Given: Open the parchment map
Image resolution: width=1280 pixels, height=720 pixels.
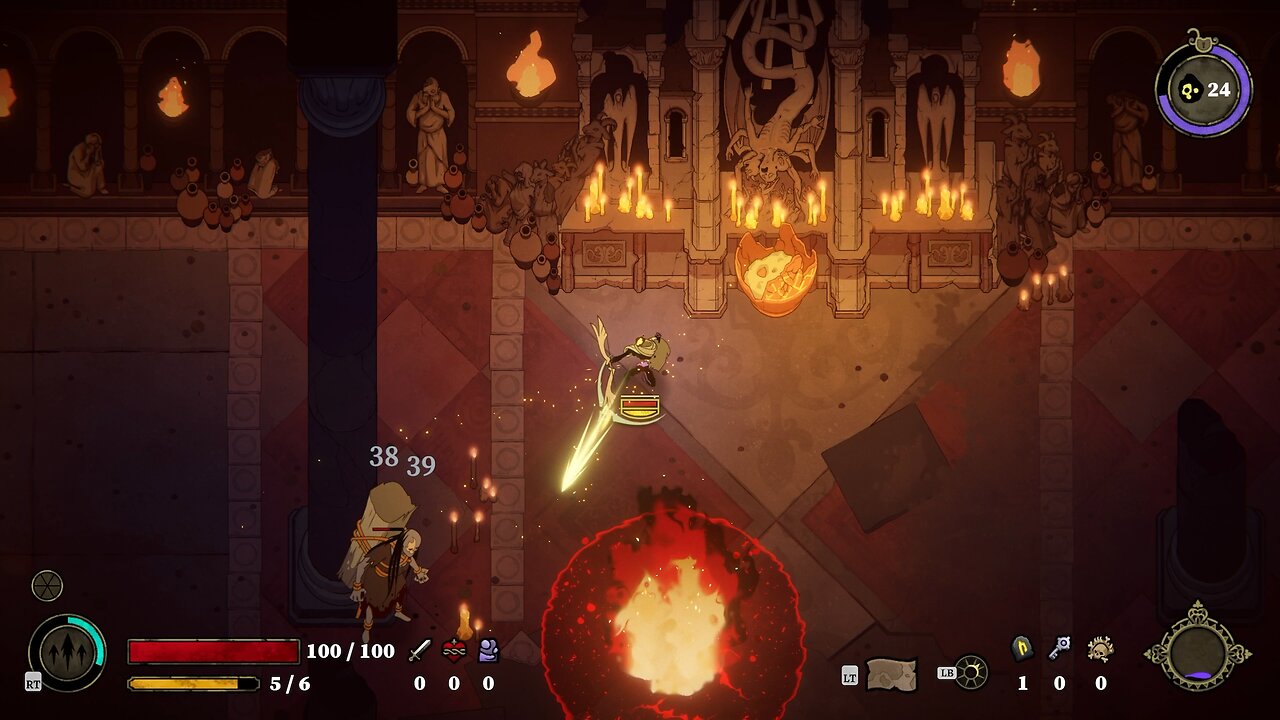Looking at the screenshot, I should click(891, 673).
